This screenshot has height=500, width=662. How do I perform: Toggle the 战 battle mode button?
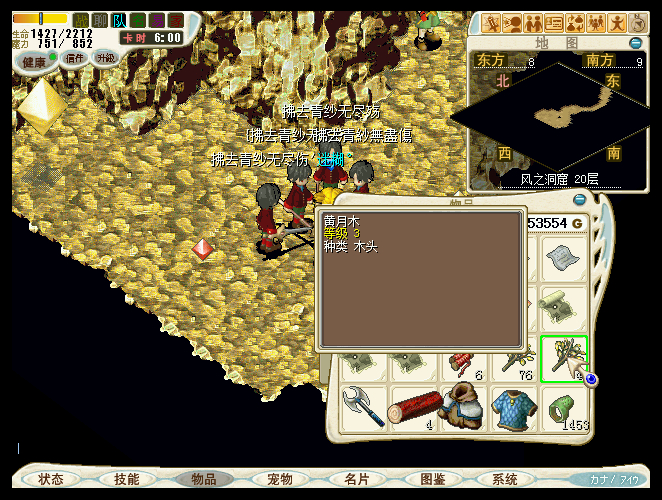coord(81,20)
